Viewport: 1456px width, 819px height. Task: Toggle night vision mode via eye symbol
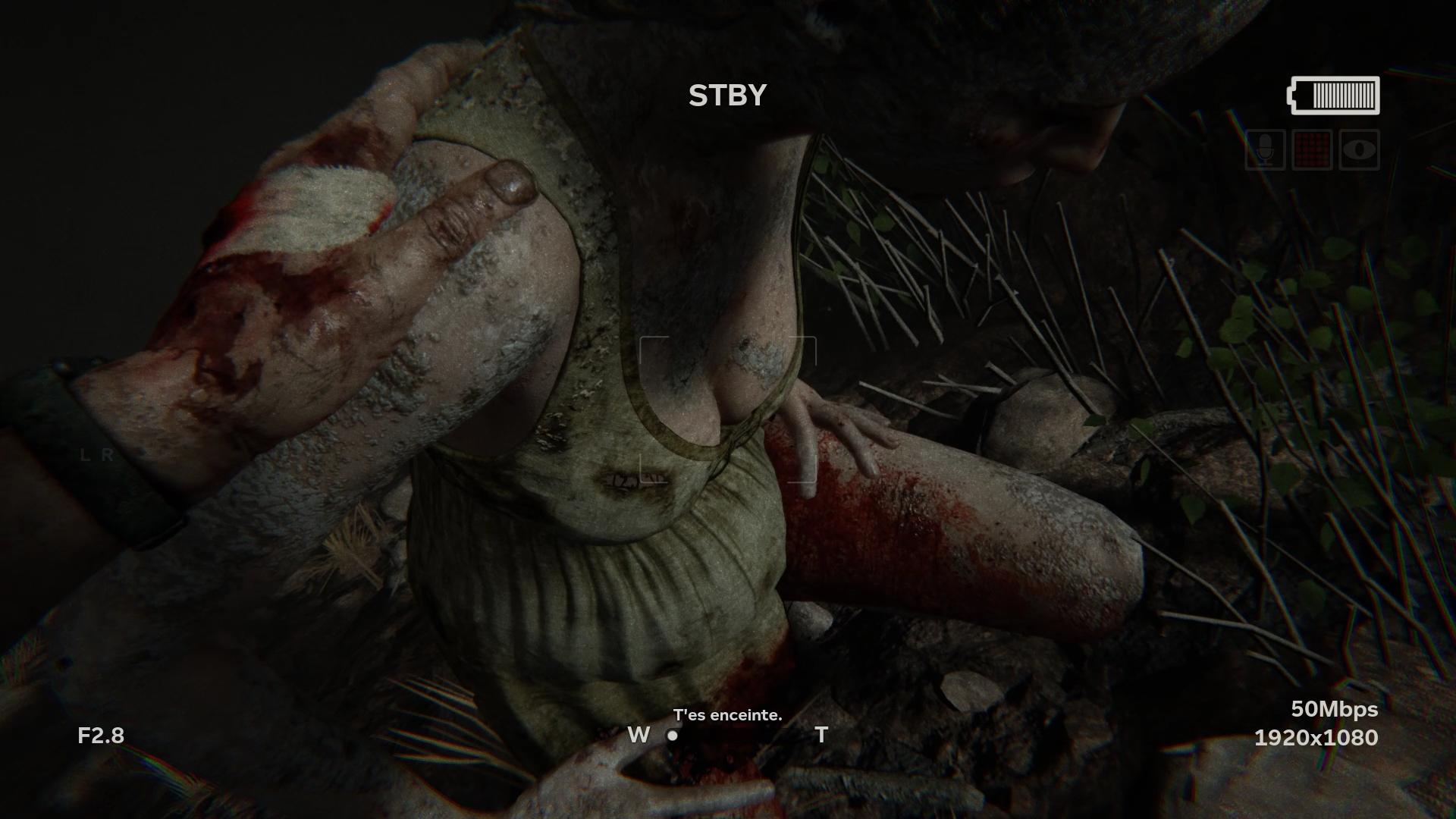pos(1360,149)
